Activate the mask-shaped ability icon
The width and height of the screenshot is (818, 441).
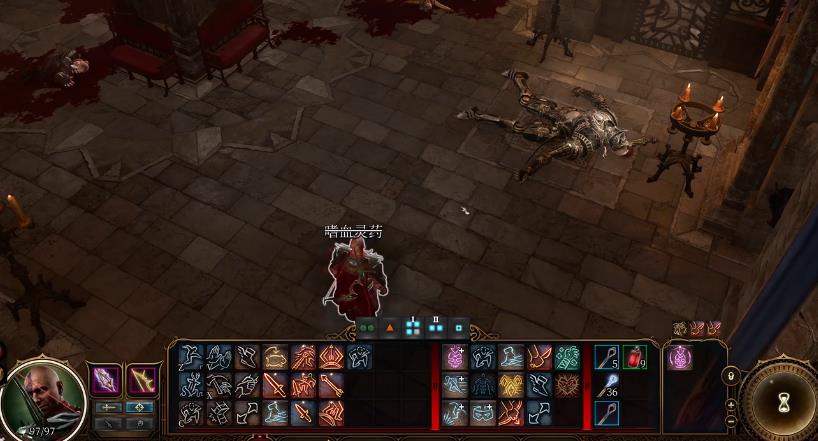click(x=483, y=413)
